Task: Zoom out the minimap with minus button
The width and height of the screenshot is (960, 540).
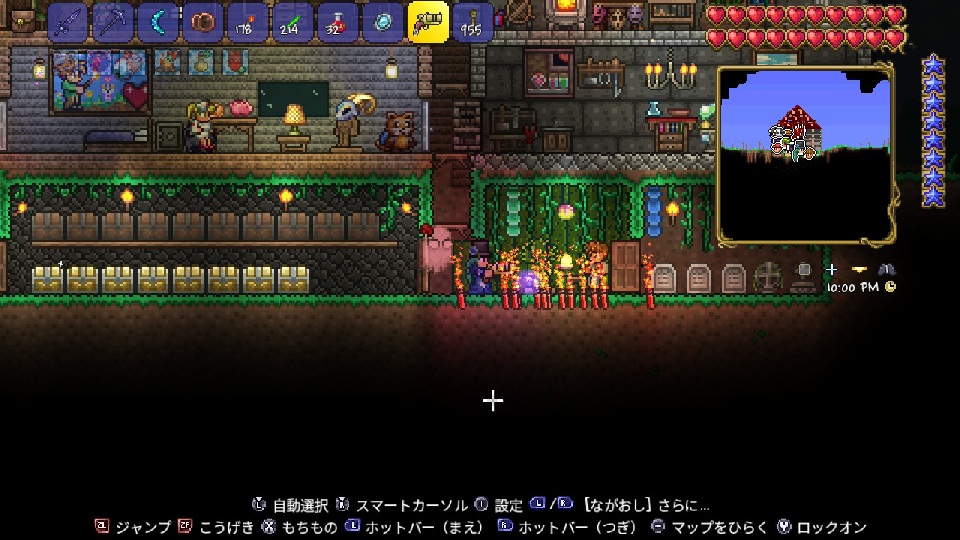Action: [859, 270]
